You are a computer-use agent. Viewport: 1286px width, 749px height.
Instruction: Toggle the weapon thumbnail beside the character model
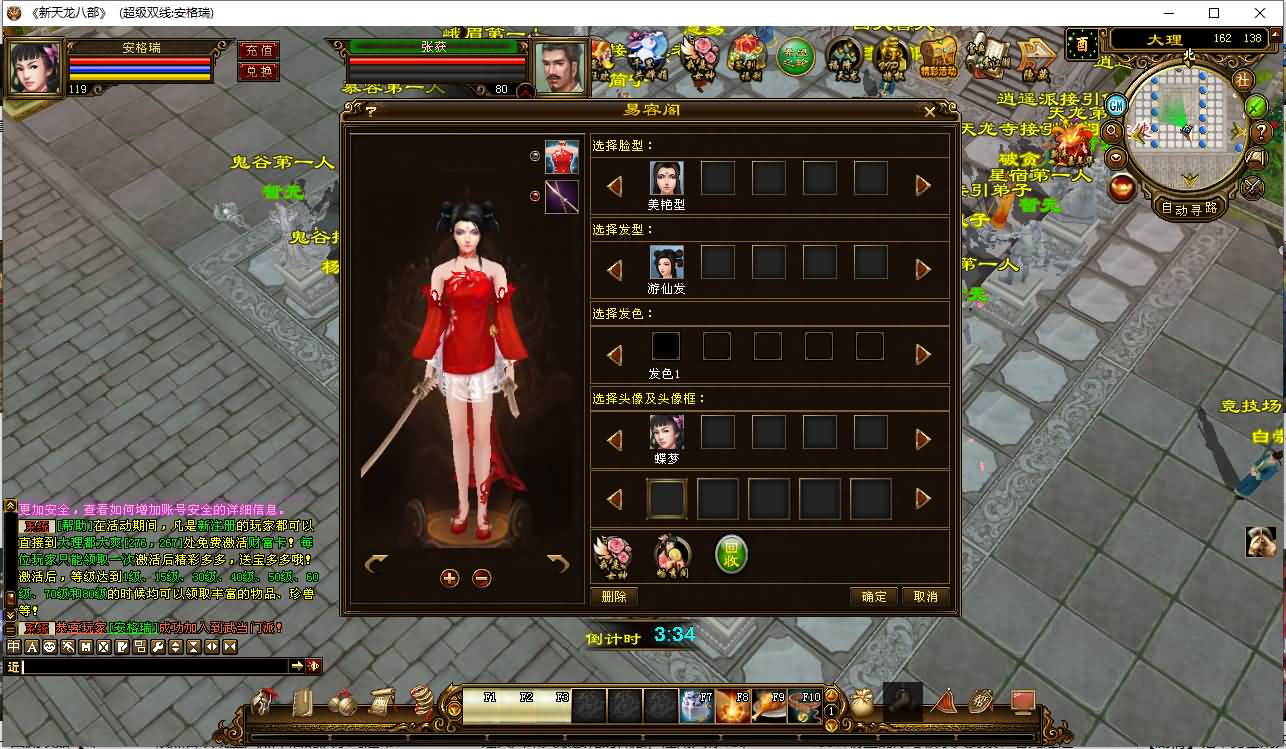[x=561, y=197]
